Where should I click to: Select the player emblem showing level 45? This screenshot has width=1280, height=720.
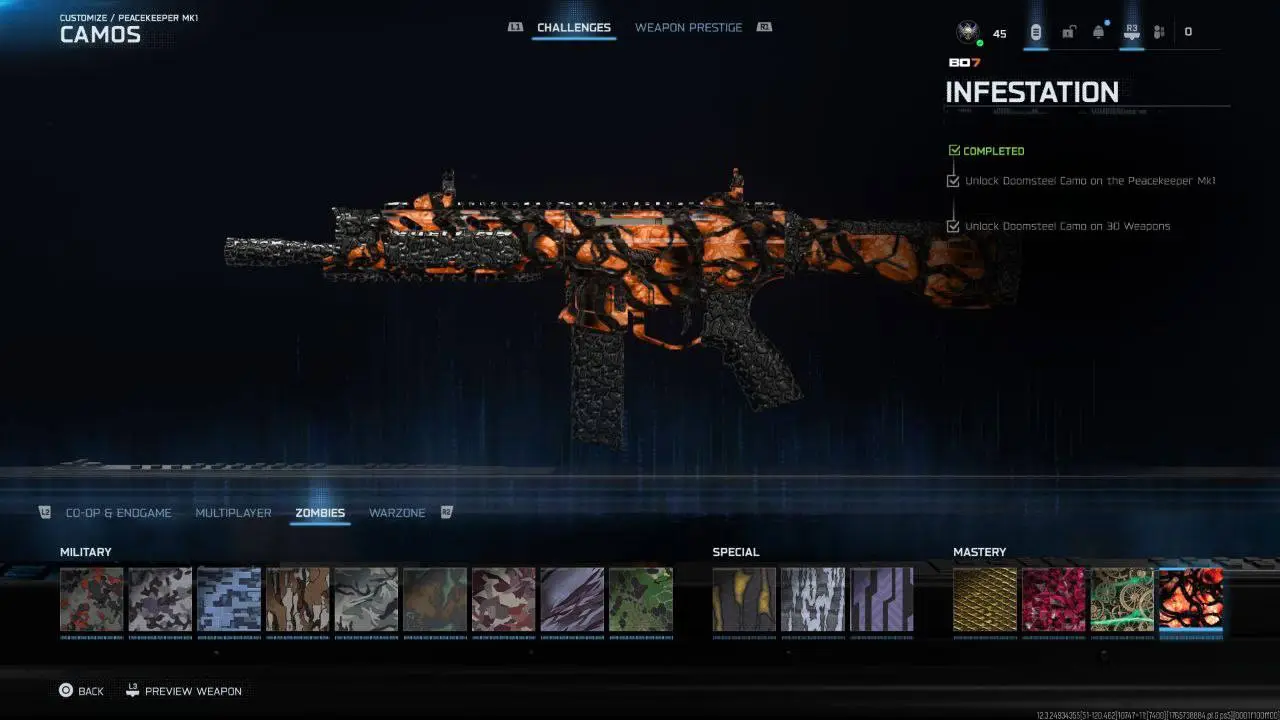[x=967, y=31]
